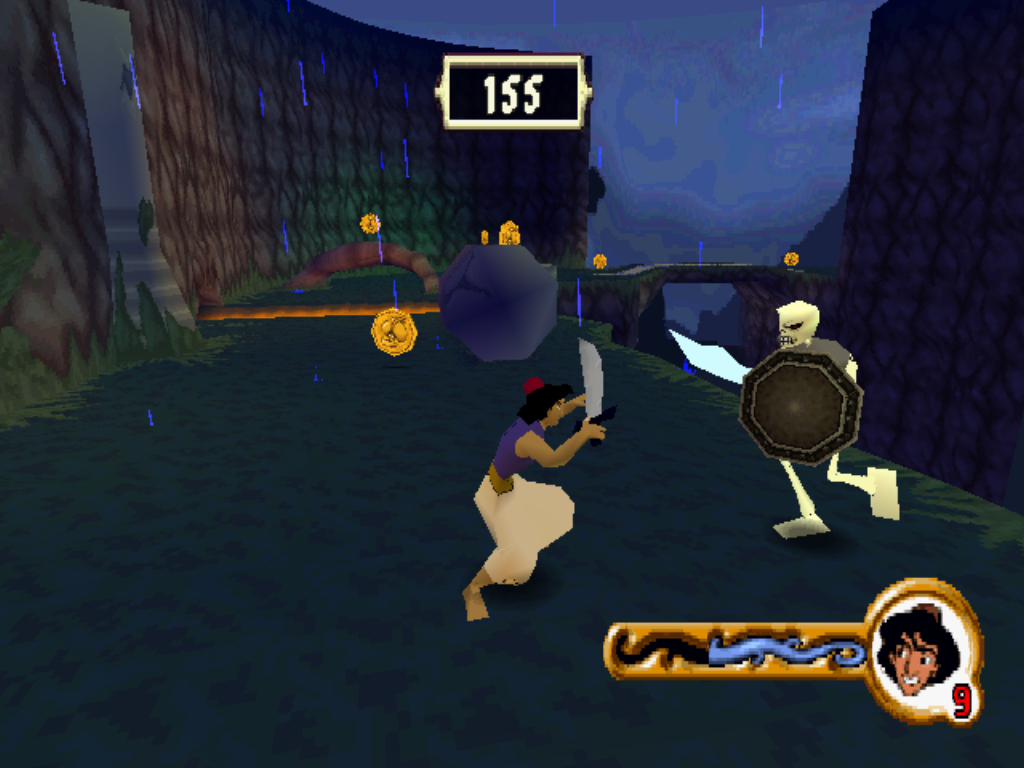
Task: Click Aladdin's face portrait icon
Action: 916,650
